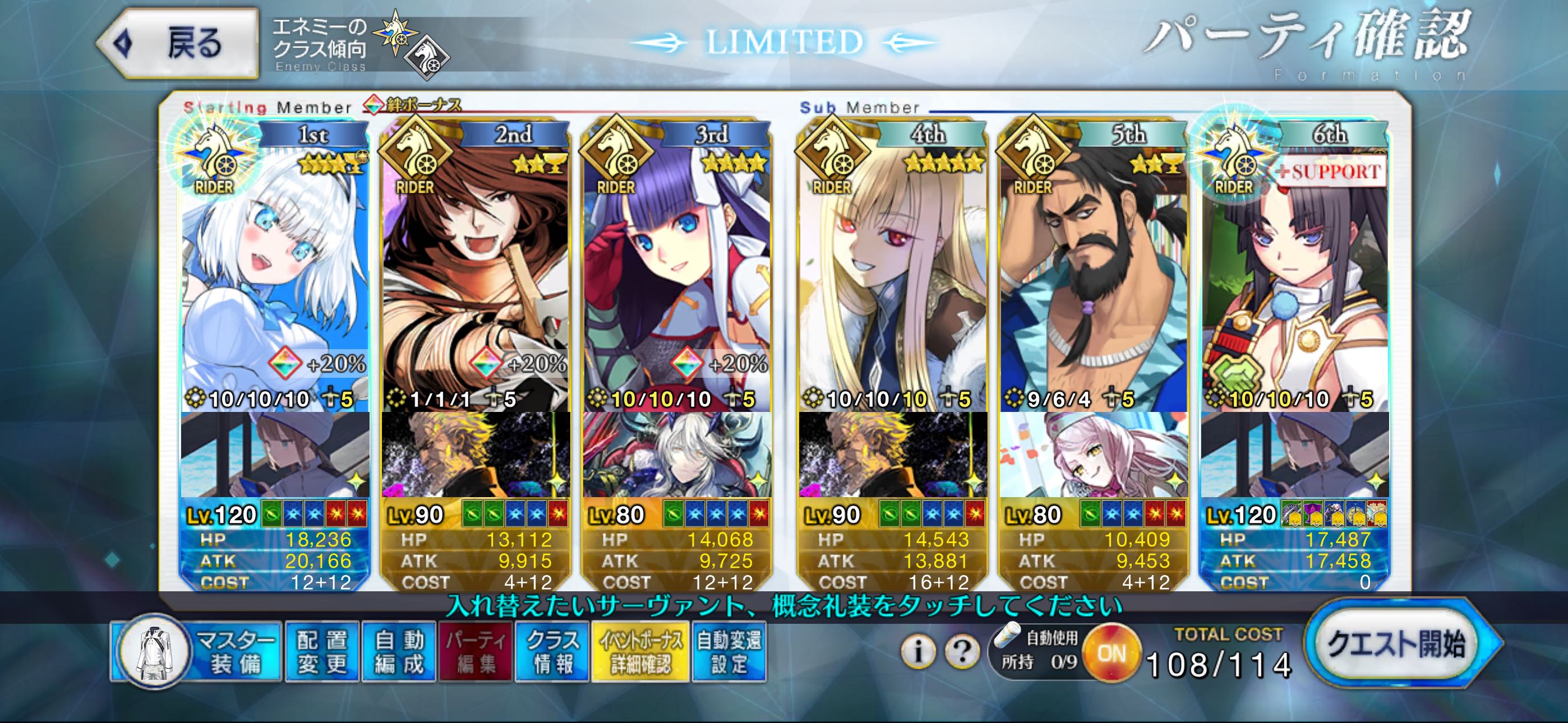Screen dimensions: 1568x723
Task: Show クラス情報 class info
Action: pyautogui.click(x=552, y=651)
